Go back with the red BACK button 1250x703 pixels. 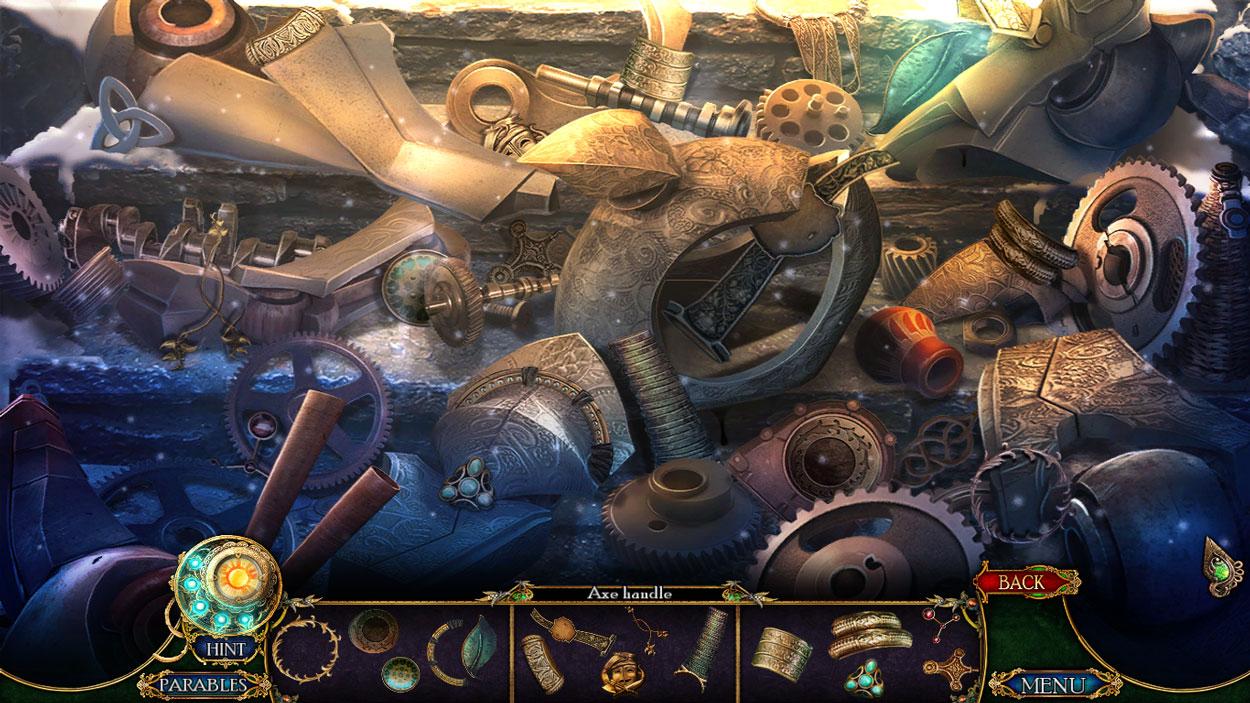pyautogui.click(x=1021, y=581)
